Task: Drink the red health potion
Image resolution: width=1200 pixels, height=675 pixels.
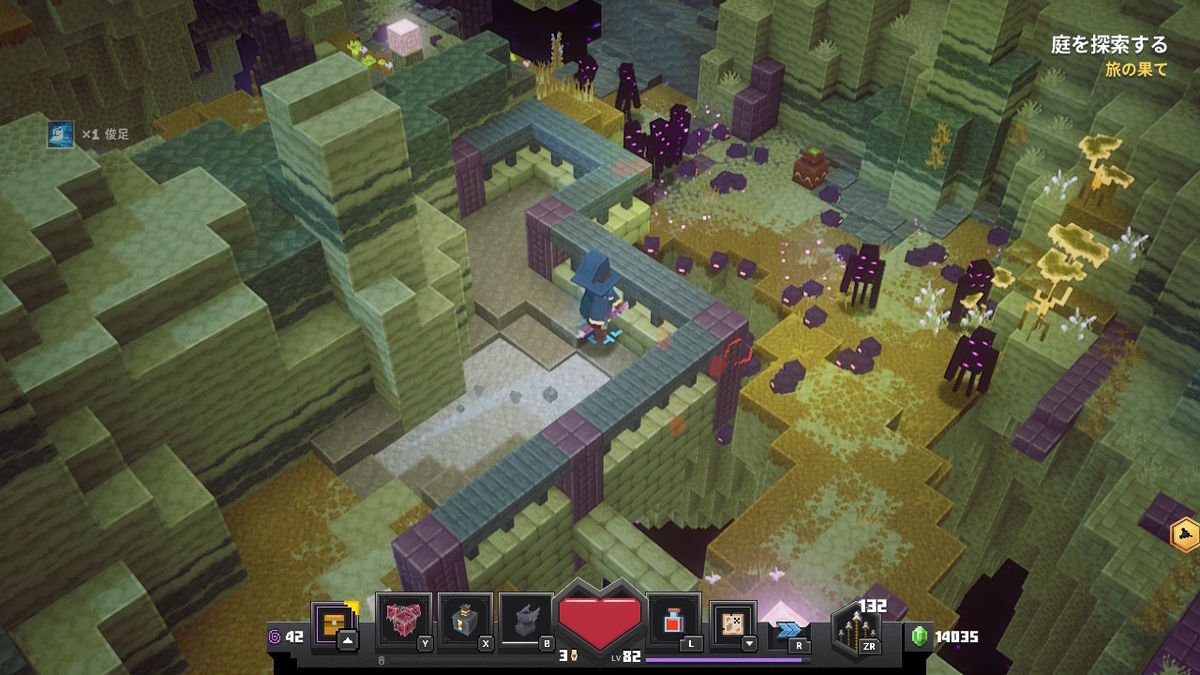Action: tap(674, 622)
